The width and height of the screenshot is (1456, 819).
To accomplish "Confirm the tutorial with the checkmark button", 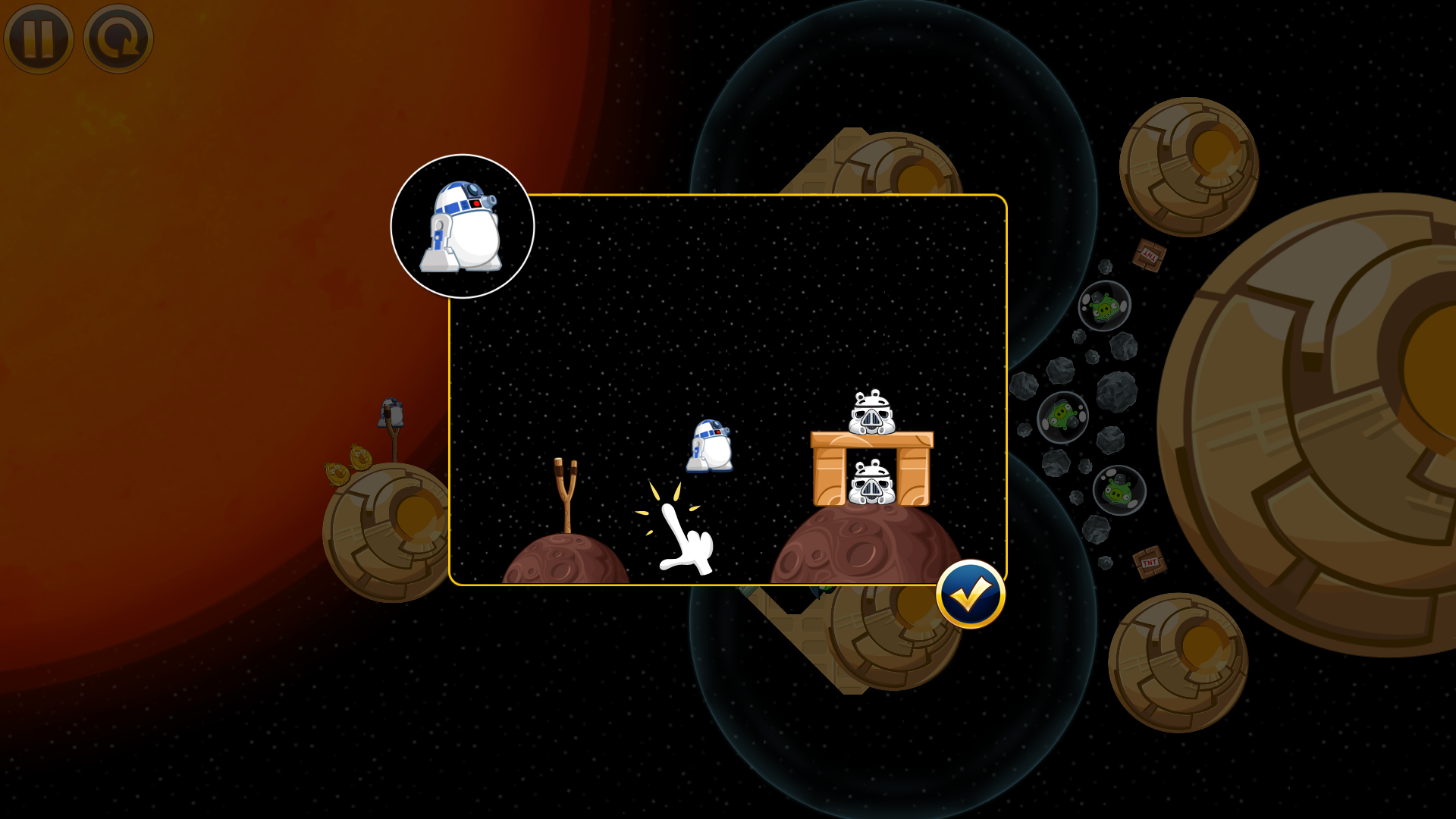I will pyautogui.click(x=971, y=595).
